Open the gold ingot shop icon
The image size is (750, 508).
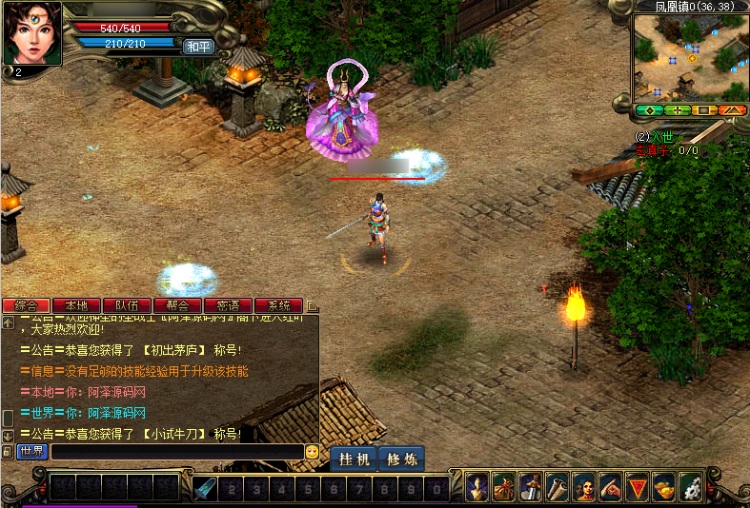664,487
